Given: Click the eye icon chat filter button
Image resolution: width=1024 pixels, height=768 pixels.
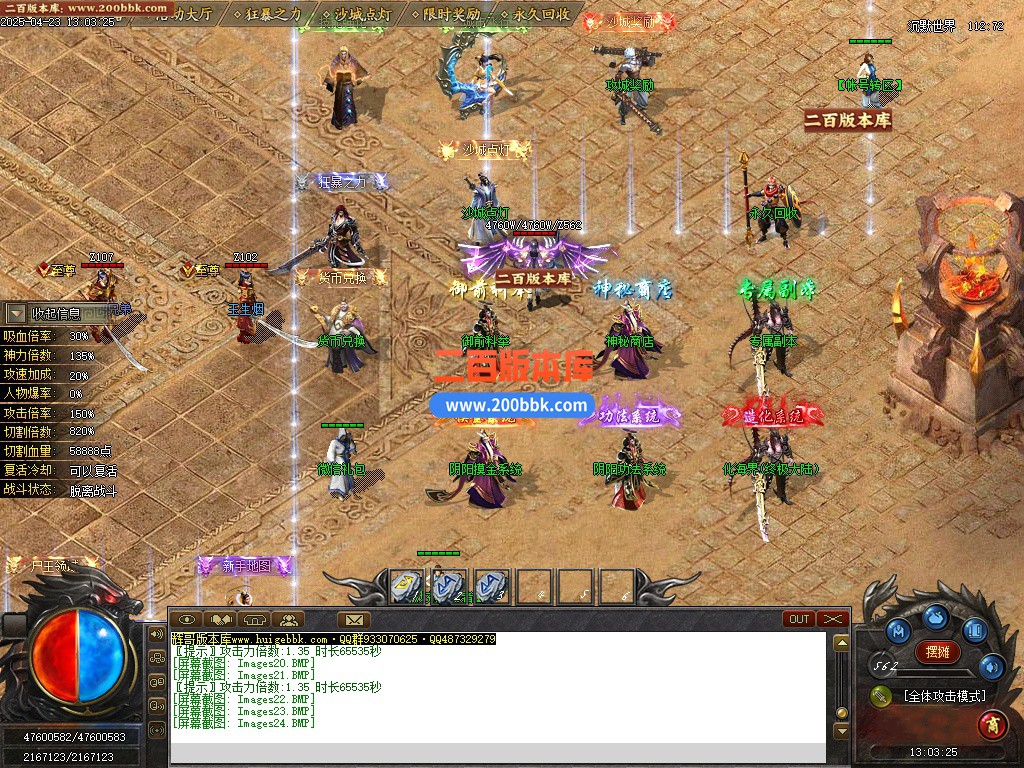Looking at the screenshot, I should [x=187, y=619].
